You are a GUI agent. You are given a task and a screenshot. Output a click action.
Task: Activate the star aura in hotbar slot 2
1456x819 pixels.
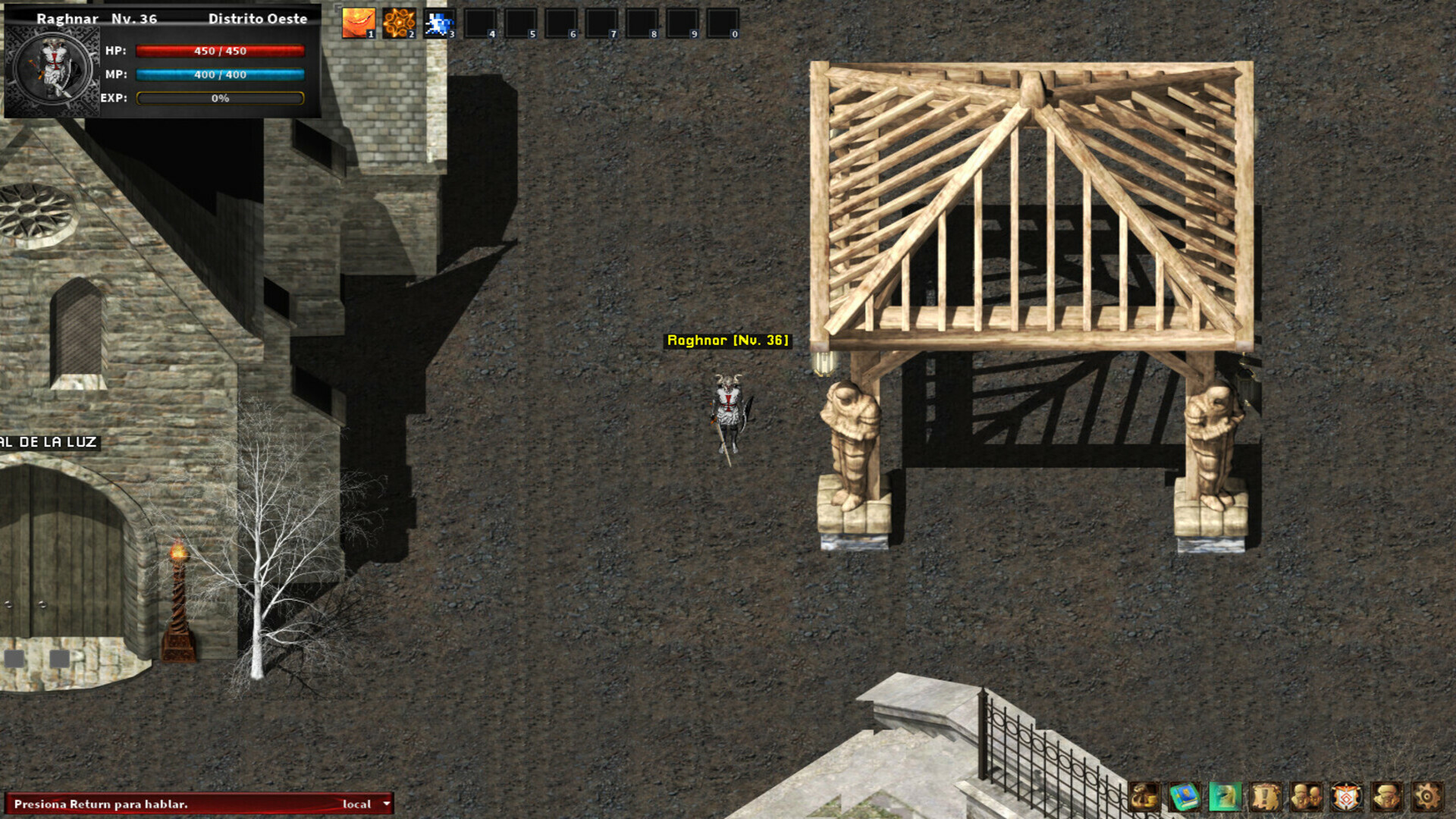pos(398,20)
